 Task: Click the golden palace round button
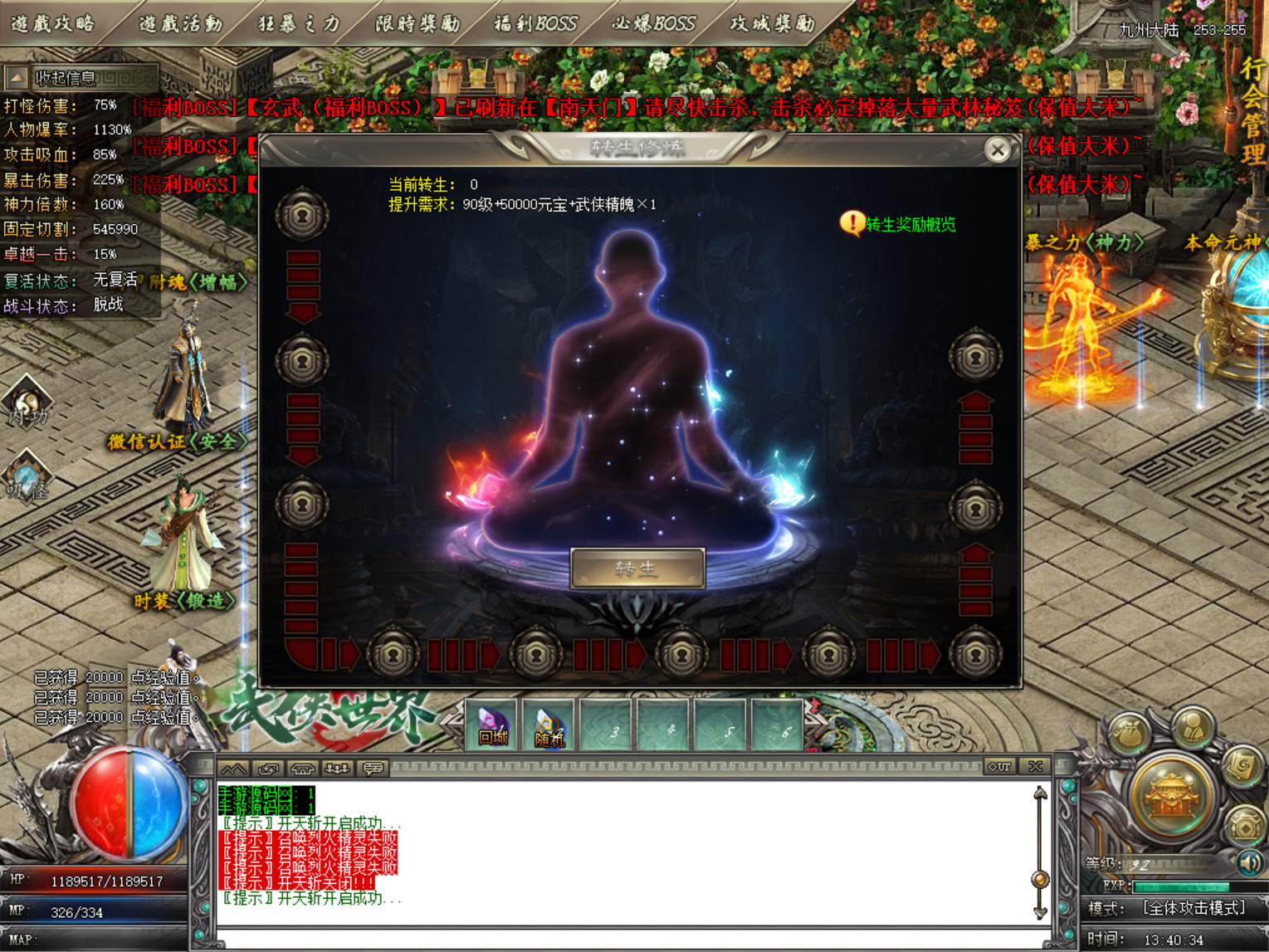tap(1170, 797)
